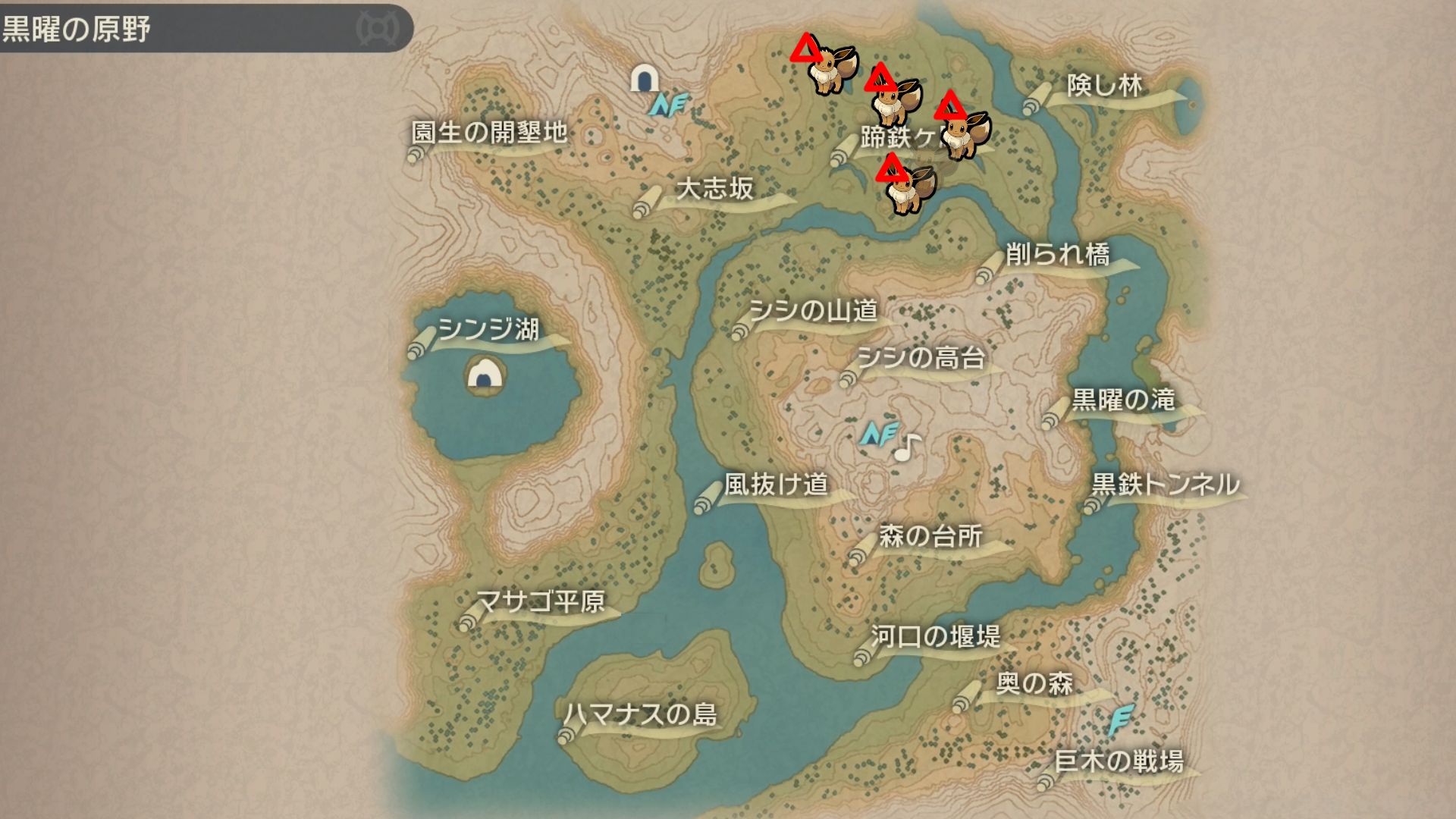Click the 黒鉄トンネル map label

1166,485
